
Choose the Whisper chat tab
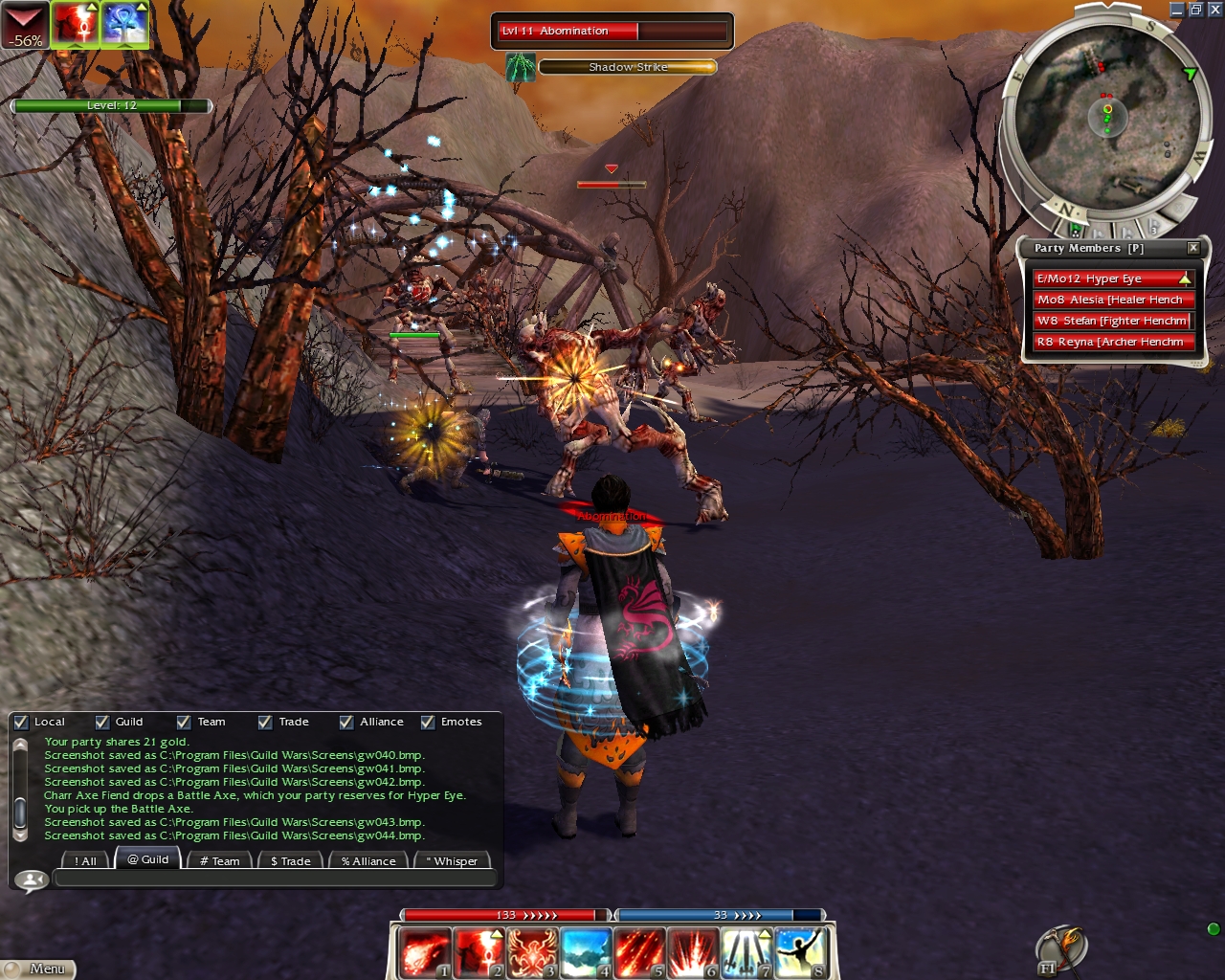coord(452,860)
